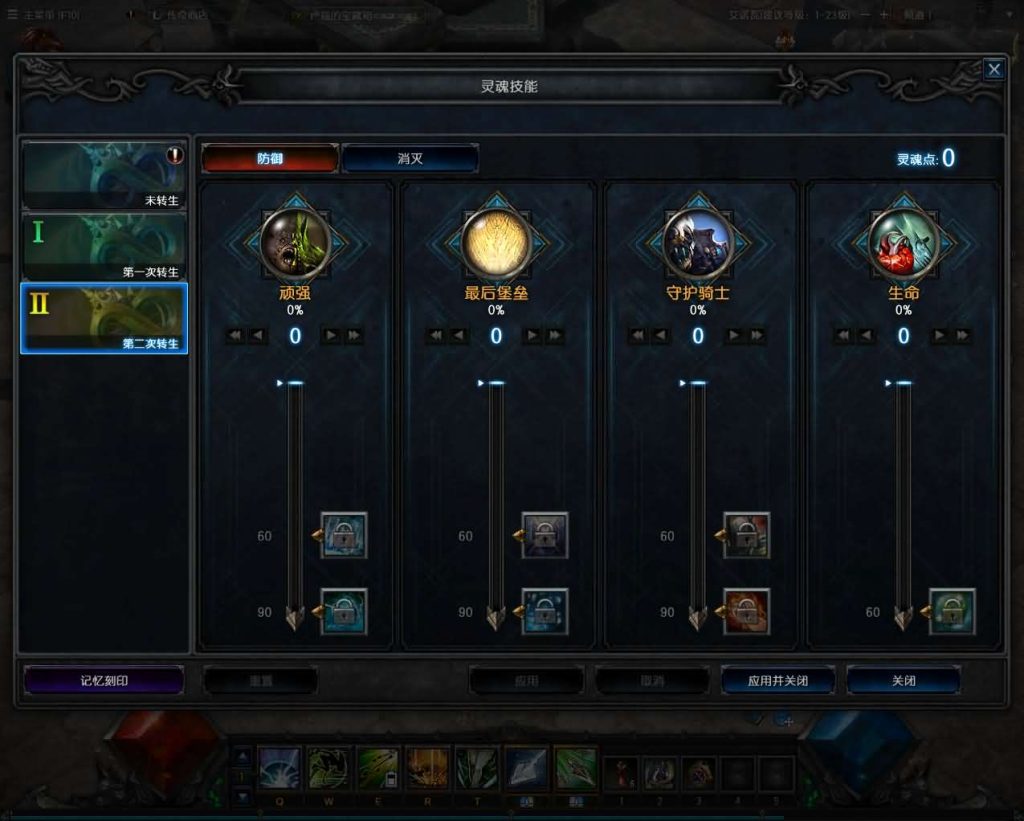Select the 生命 skill portrait
This screenshot has width=1024, height=821.
click(x=903, y=243)
